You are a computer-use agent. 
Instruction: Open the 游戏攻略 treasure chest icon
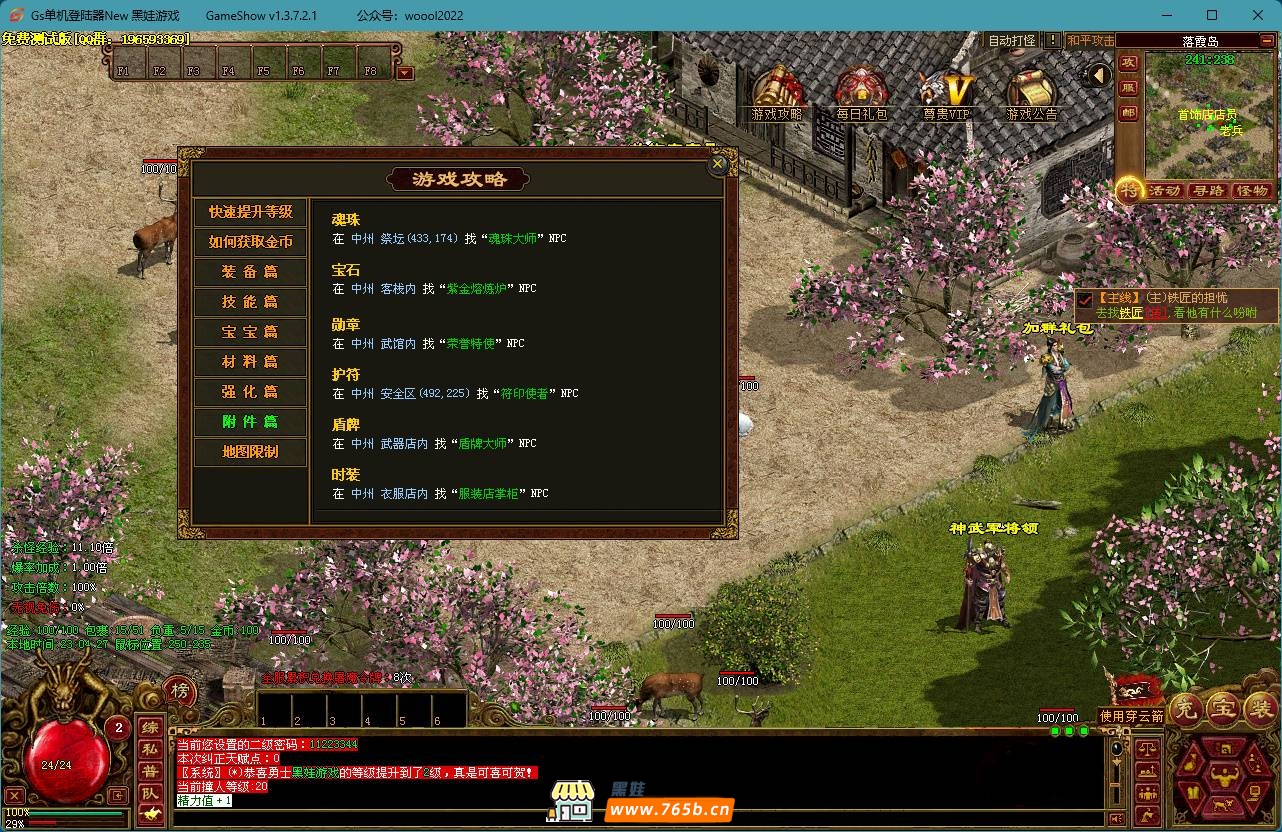click(x=776, y=90)
